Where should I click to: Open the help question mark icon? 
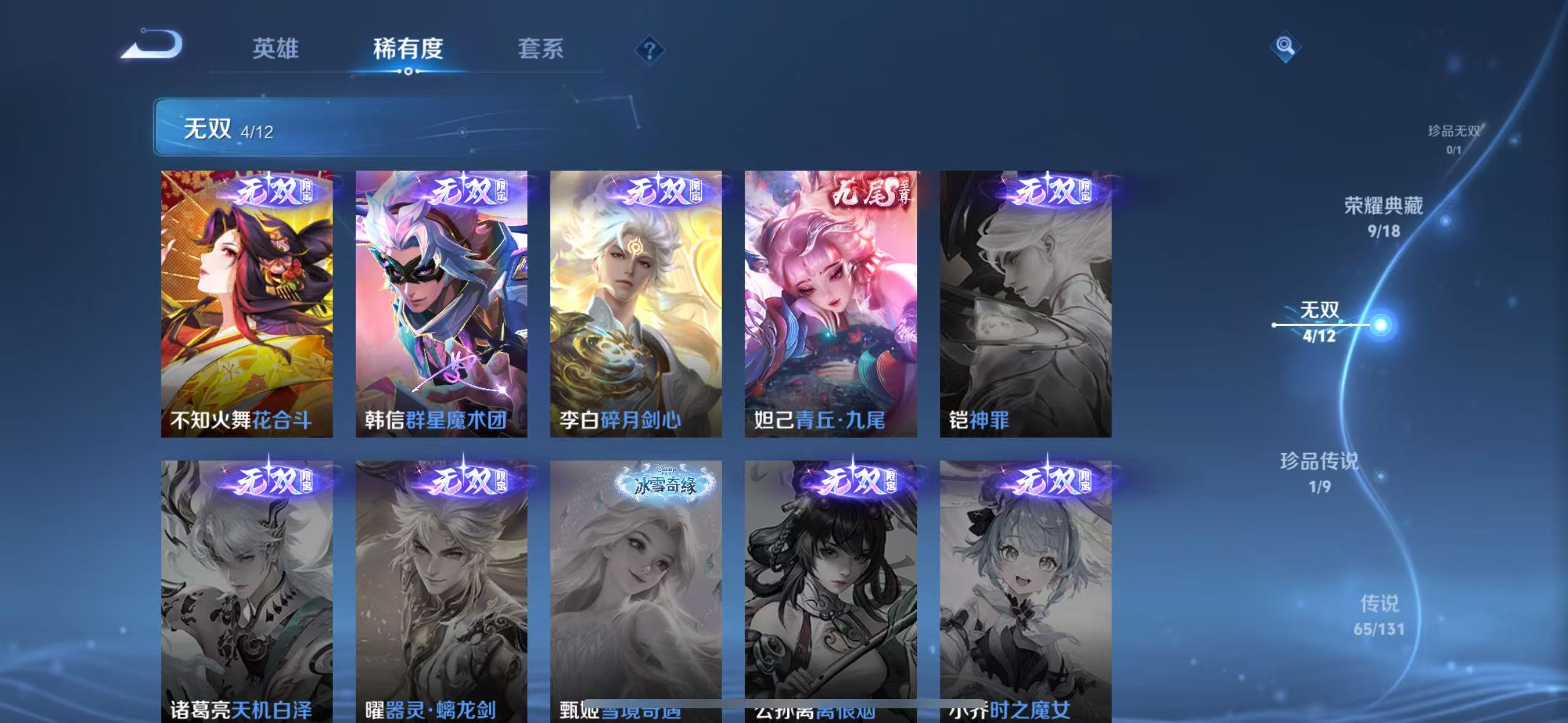coord(648,50)
